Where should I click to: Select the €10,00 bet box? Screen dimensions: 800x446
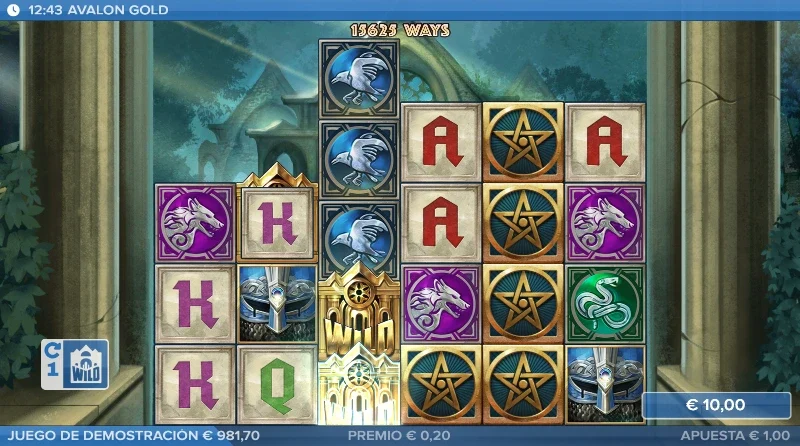coord(715,405)
